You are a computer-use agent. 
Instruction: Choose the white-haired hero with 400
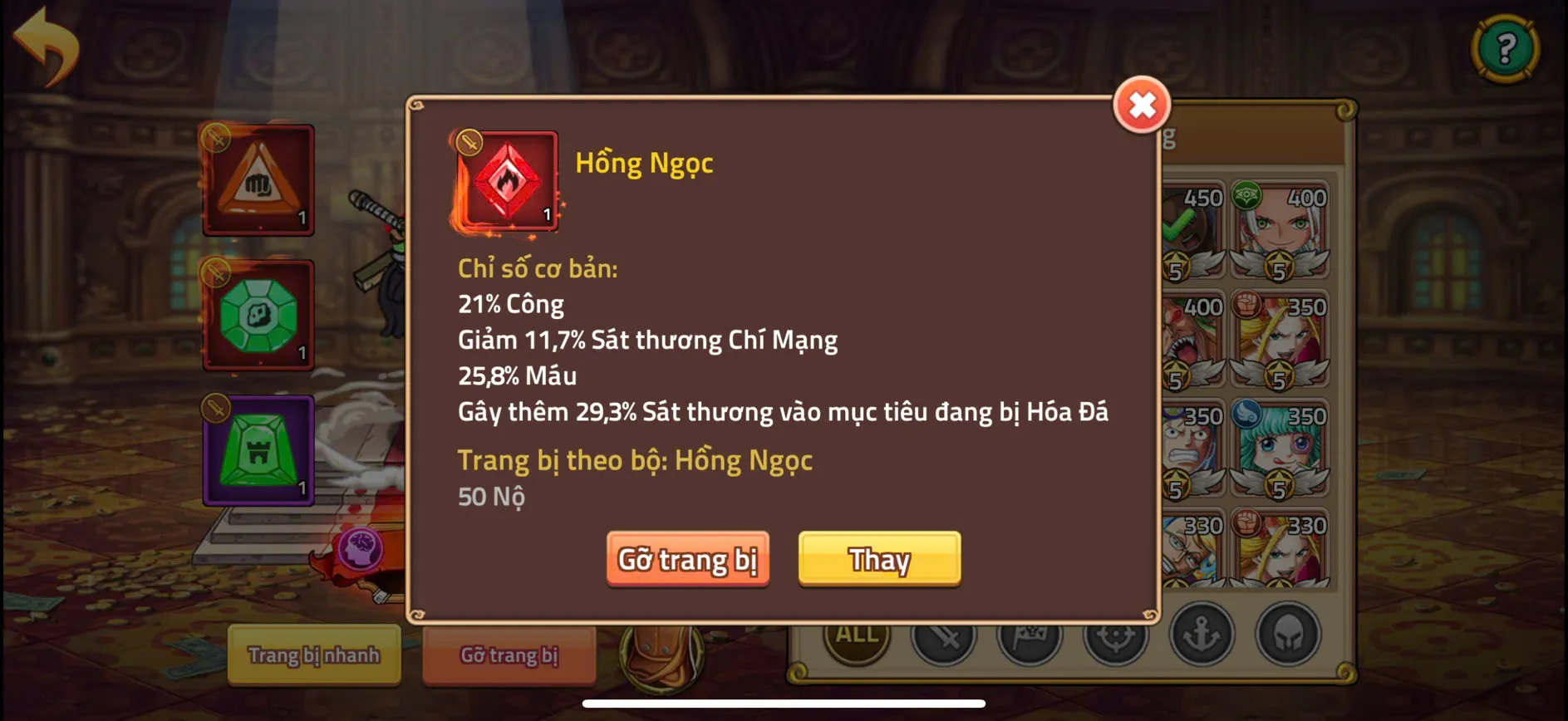click(x=1279, y=230)
